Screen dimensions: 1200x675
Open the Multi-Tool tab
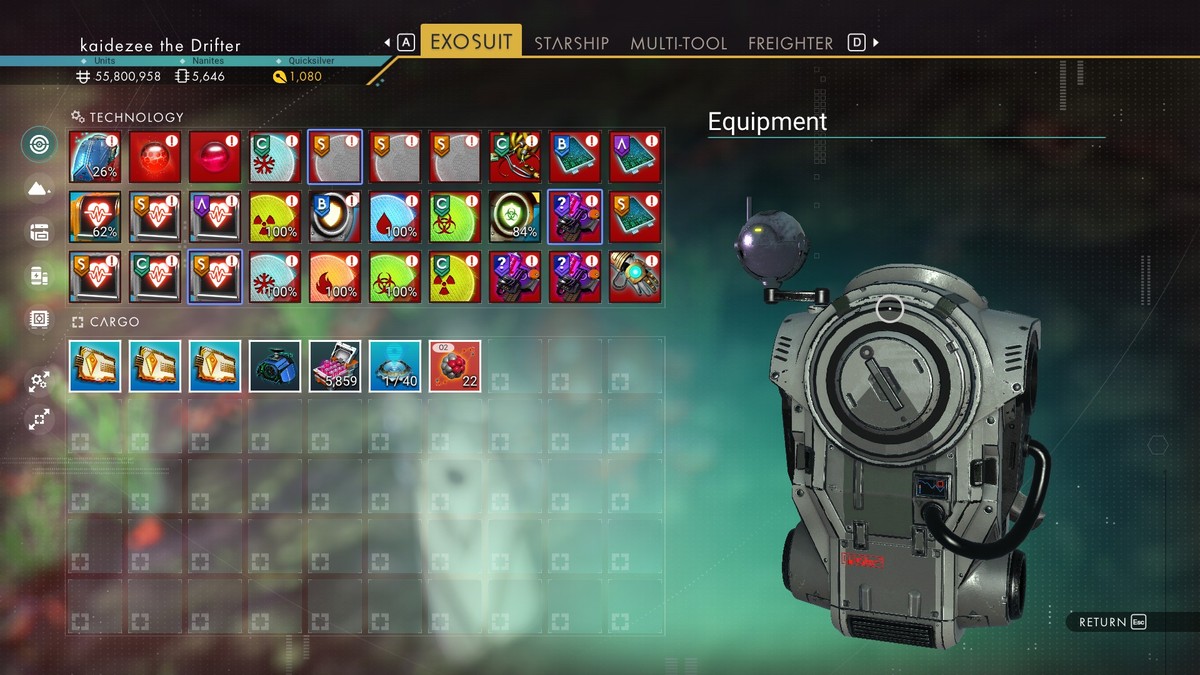[679, 43]
